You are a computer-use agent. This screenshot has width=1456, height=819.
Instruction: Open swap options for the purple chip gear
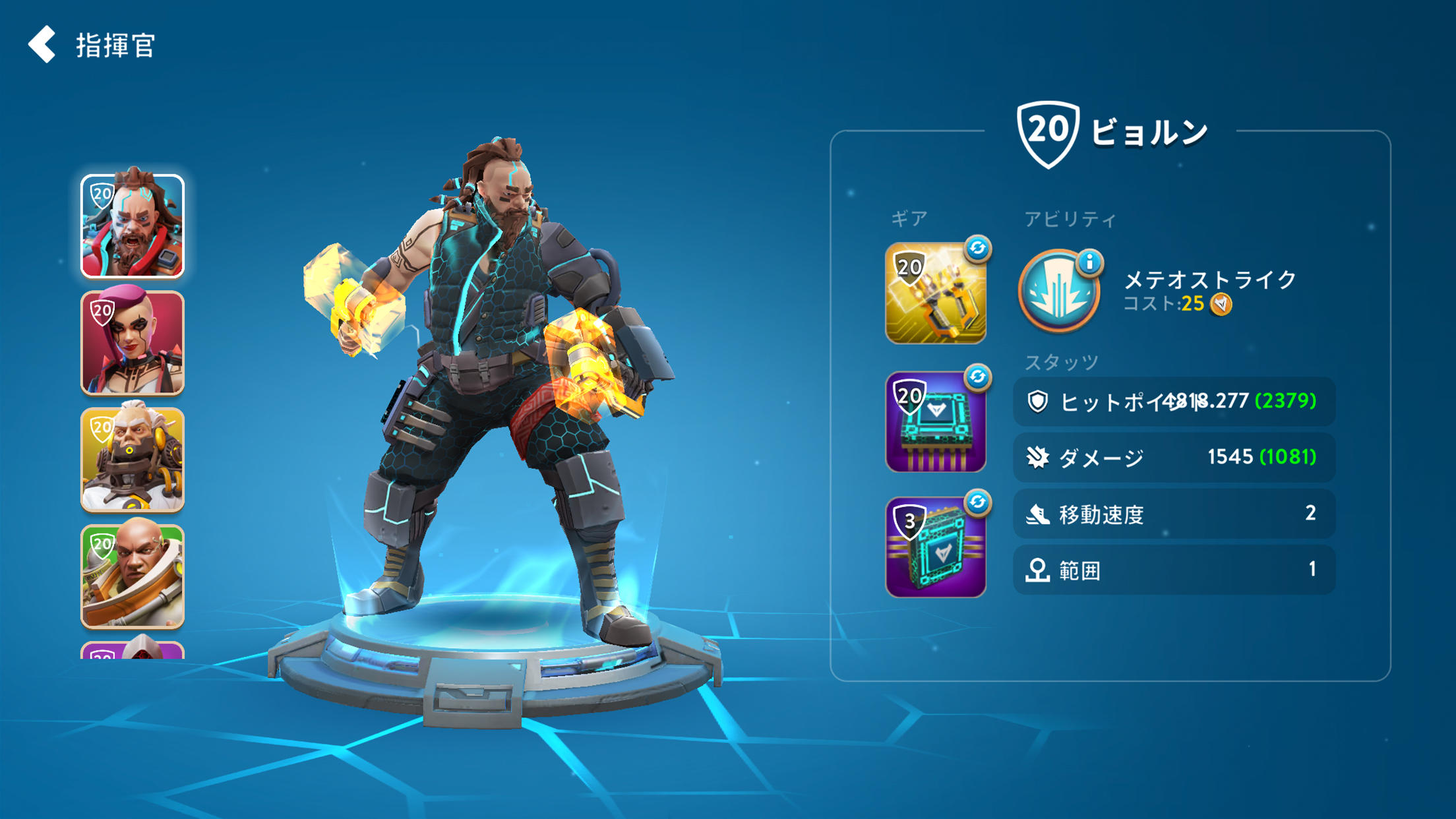(x=978, y=377)
